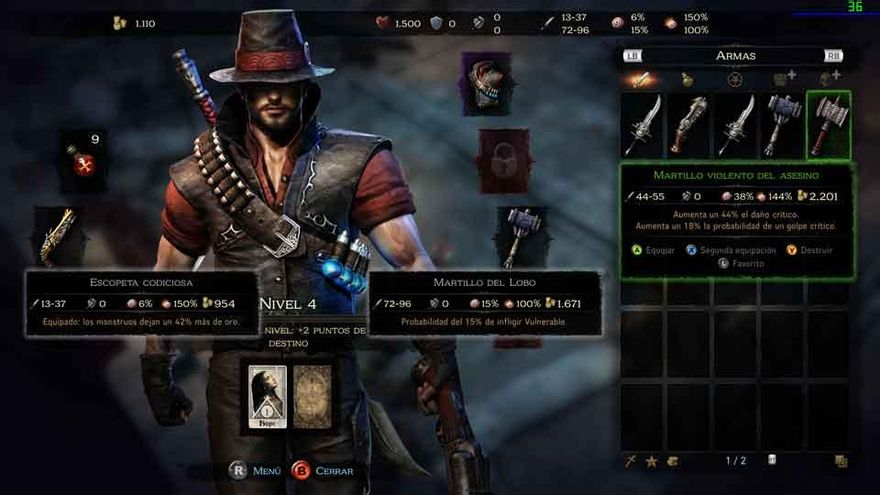Click the gold coins sort icon
Image resolution: width=880 pixels, height=495 pixels.
[673, 461]
